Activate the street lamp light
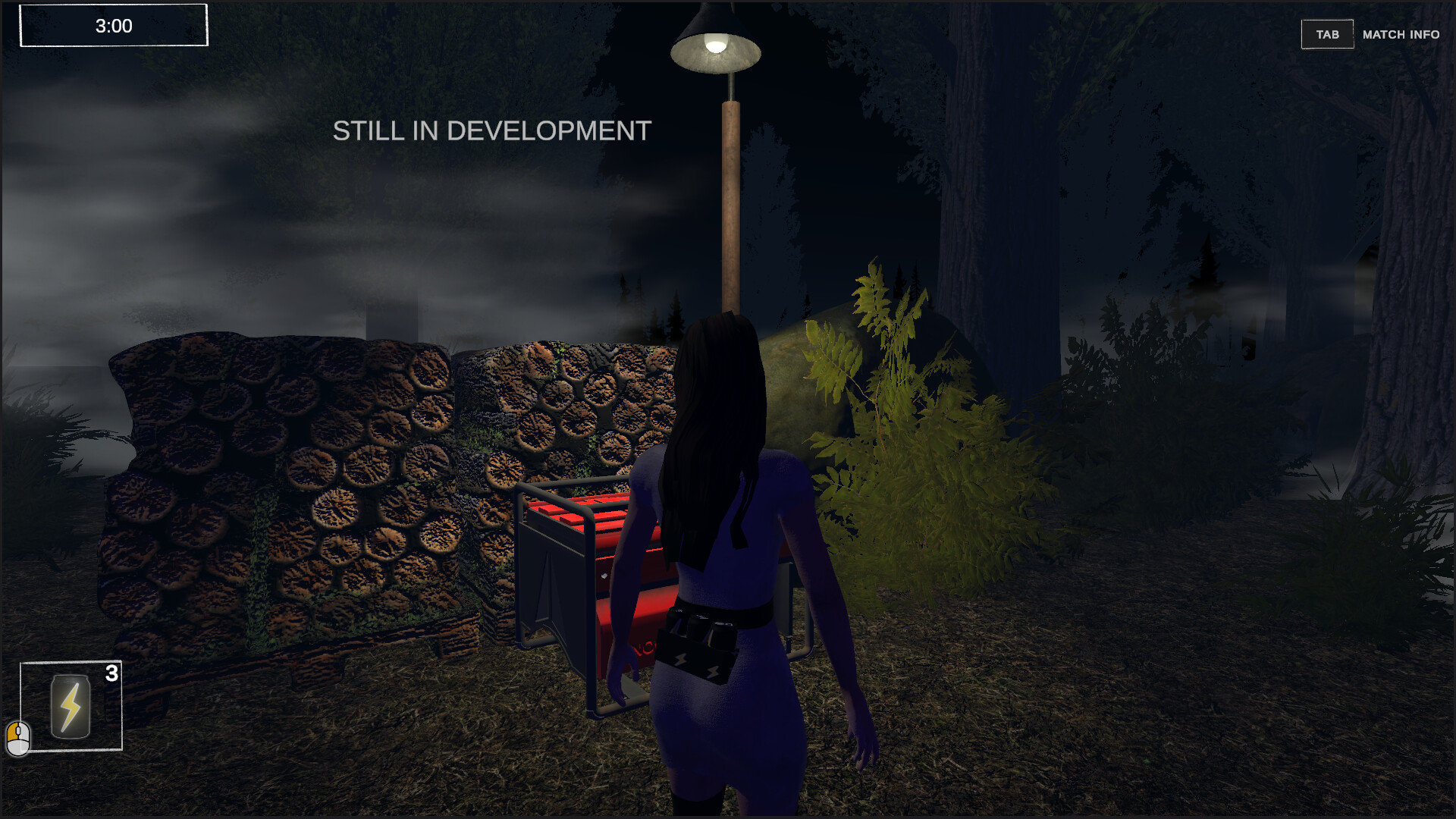The image size is (1456, 819). [715, 45]
